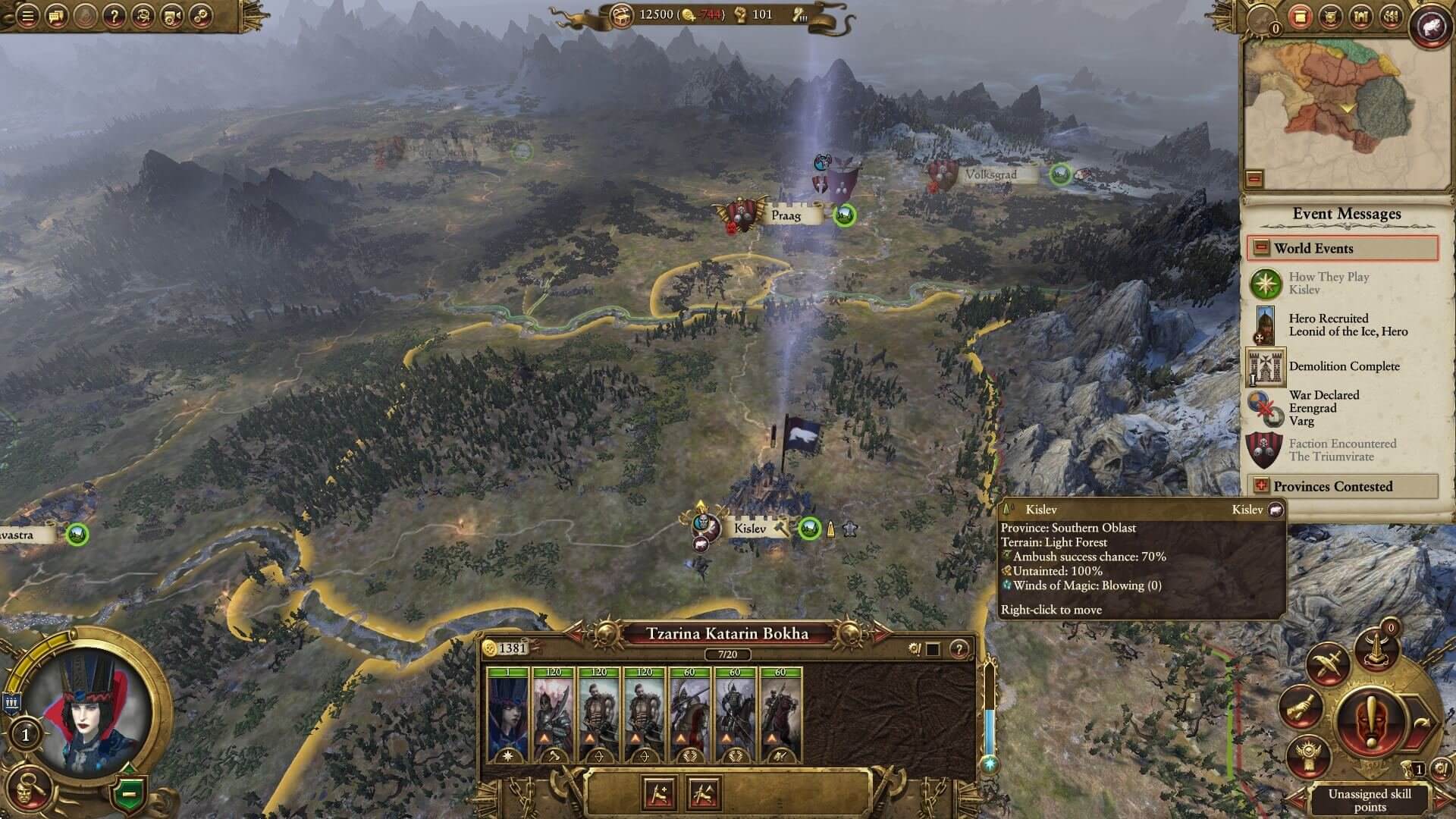Select the Praag settlement label
This screenshot has width=1456, height=819.
786,215
